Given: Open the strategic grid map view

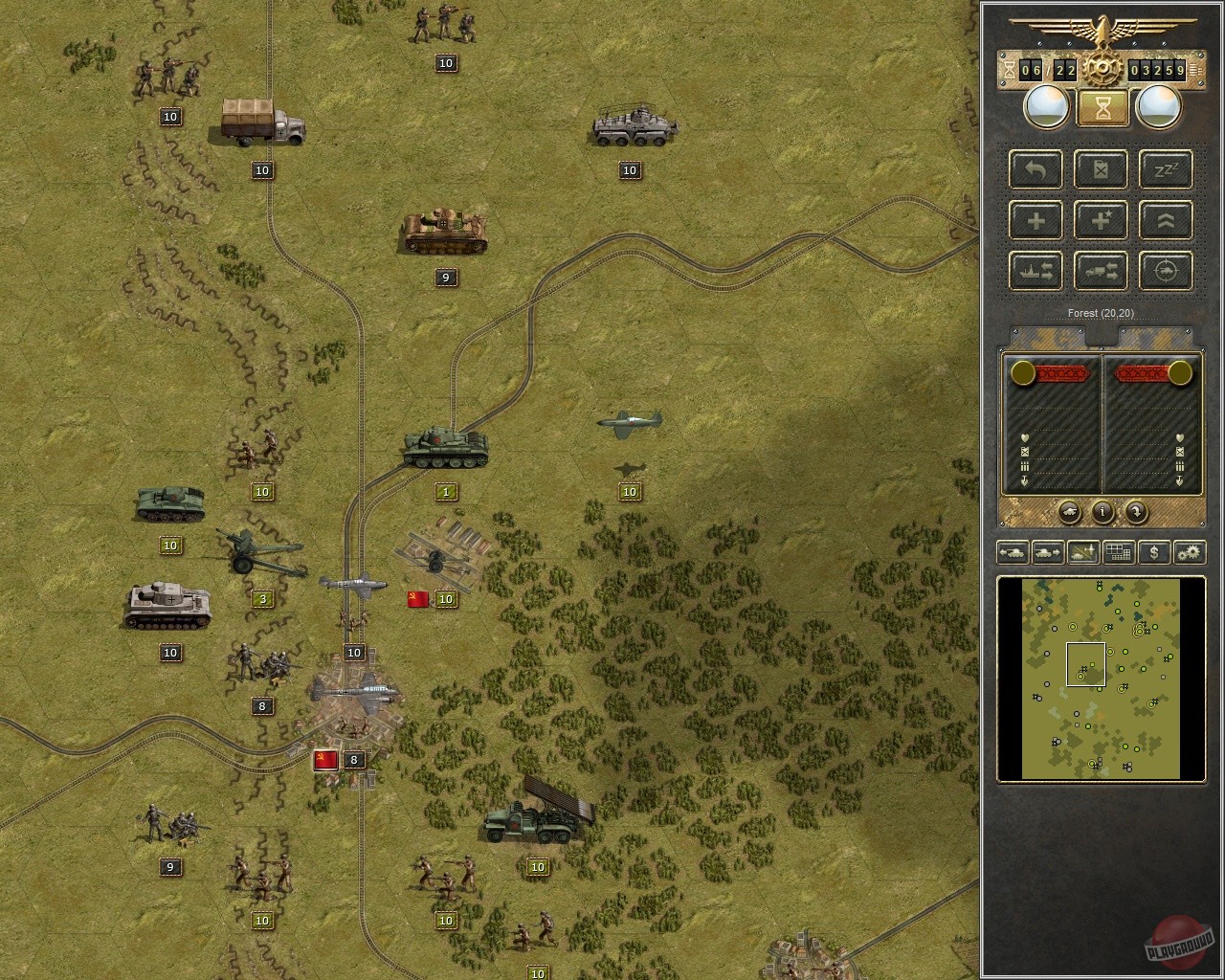Looking at the screenshot, I should coord(1118,552).
